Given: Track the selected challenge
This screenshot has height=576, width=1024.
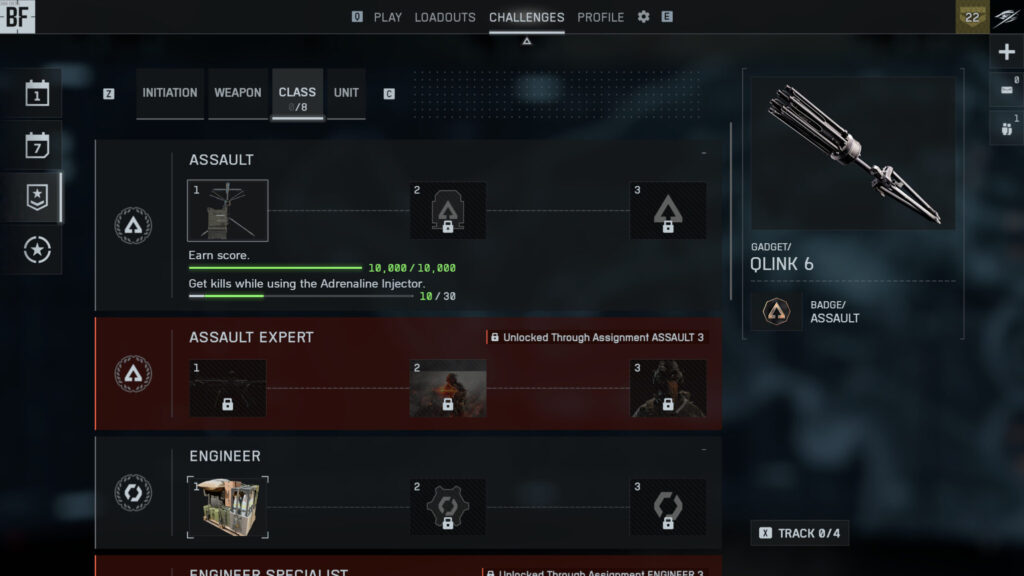Looking at the screenshot, I should pyautogui.click(x=797, y=533).
